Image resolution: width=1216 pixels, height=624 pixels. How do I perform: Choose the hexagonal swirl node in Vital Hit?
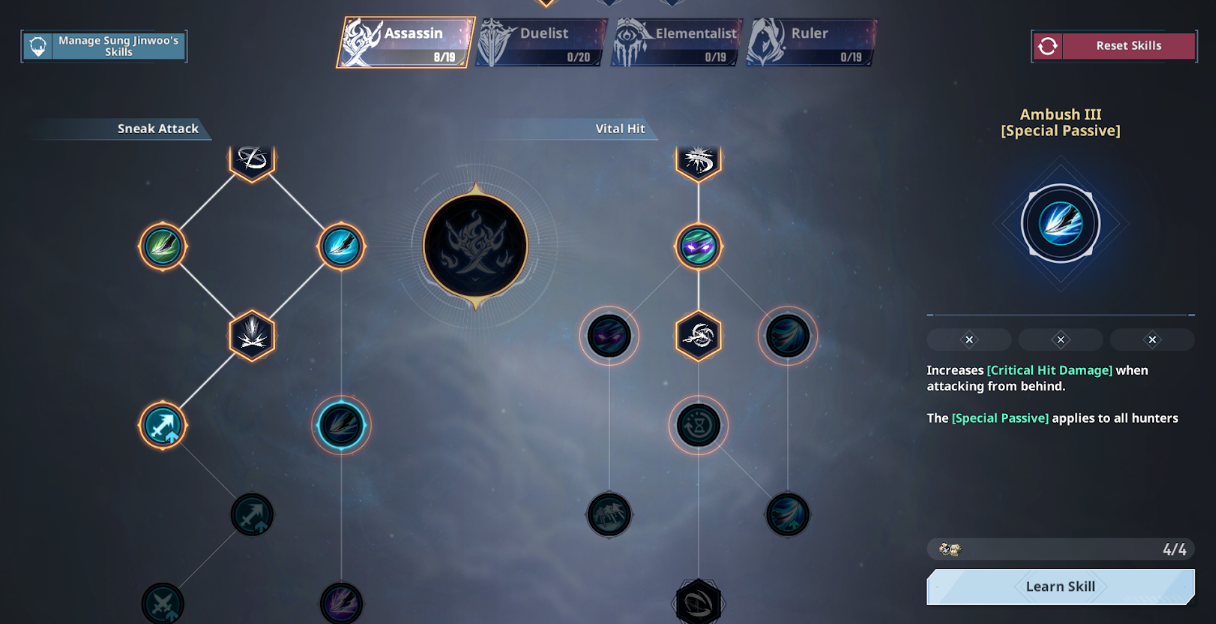tap(698, 335)
